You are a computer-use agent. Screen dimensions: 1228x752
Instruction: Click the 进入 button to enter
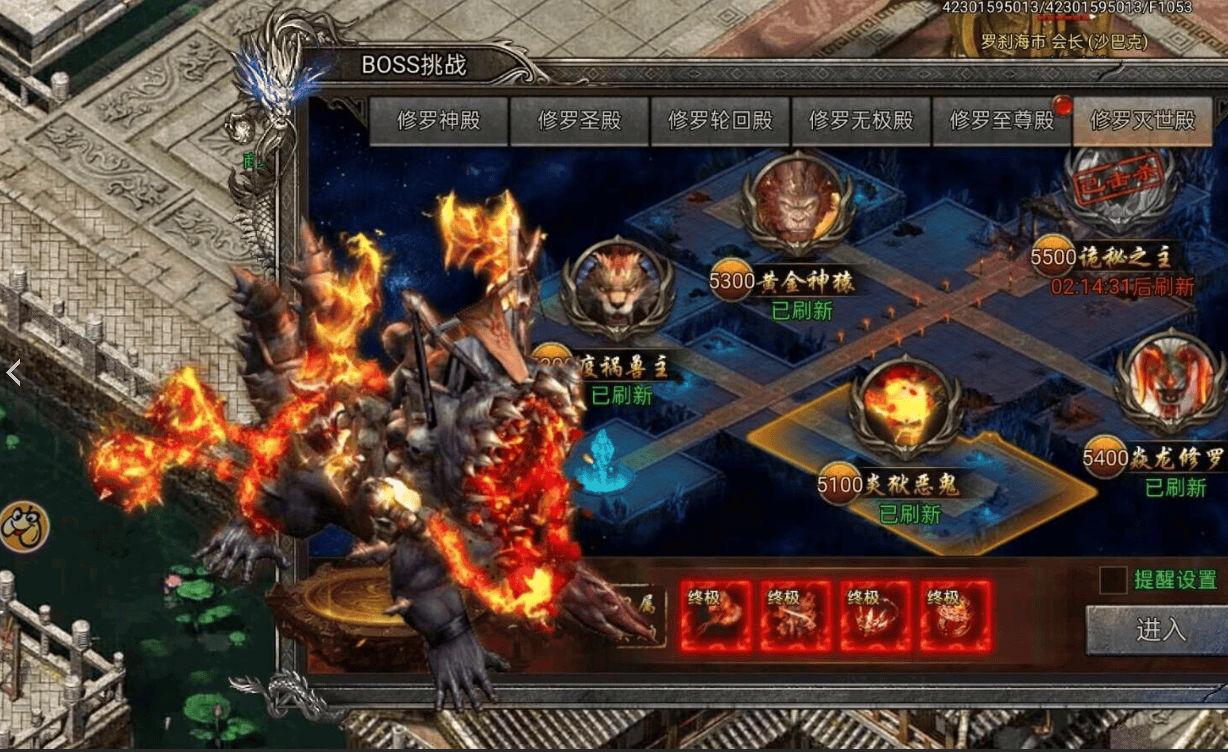pyautogui.click(x=1160, y=630)
